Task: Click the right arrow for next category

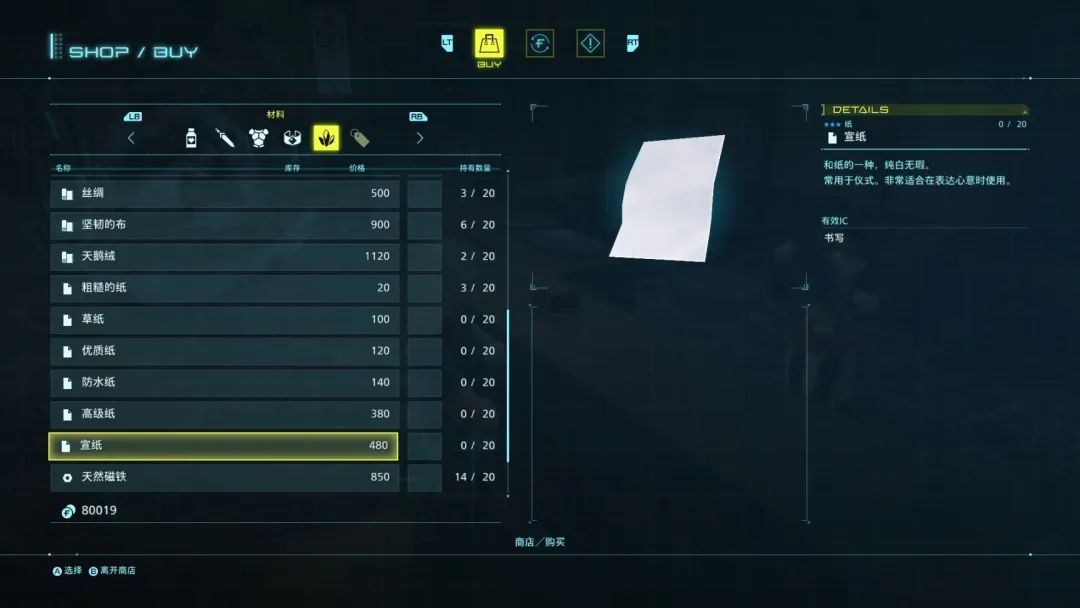Action: pos(420,138)
